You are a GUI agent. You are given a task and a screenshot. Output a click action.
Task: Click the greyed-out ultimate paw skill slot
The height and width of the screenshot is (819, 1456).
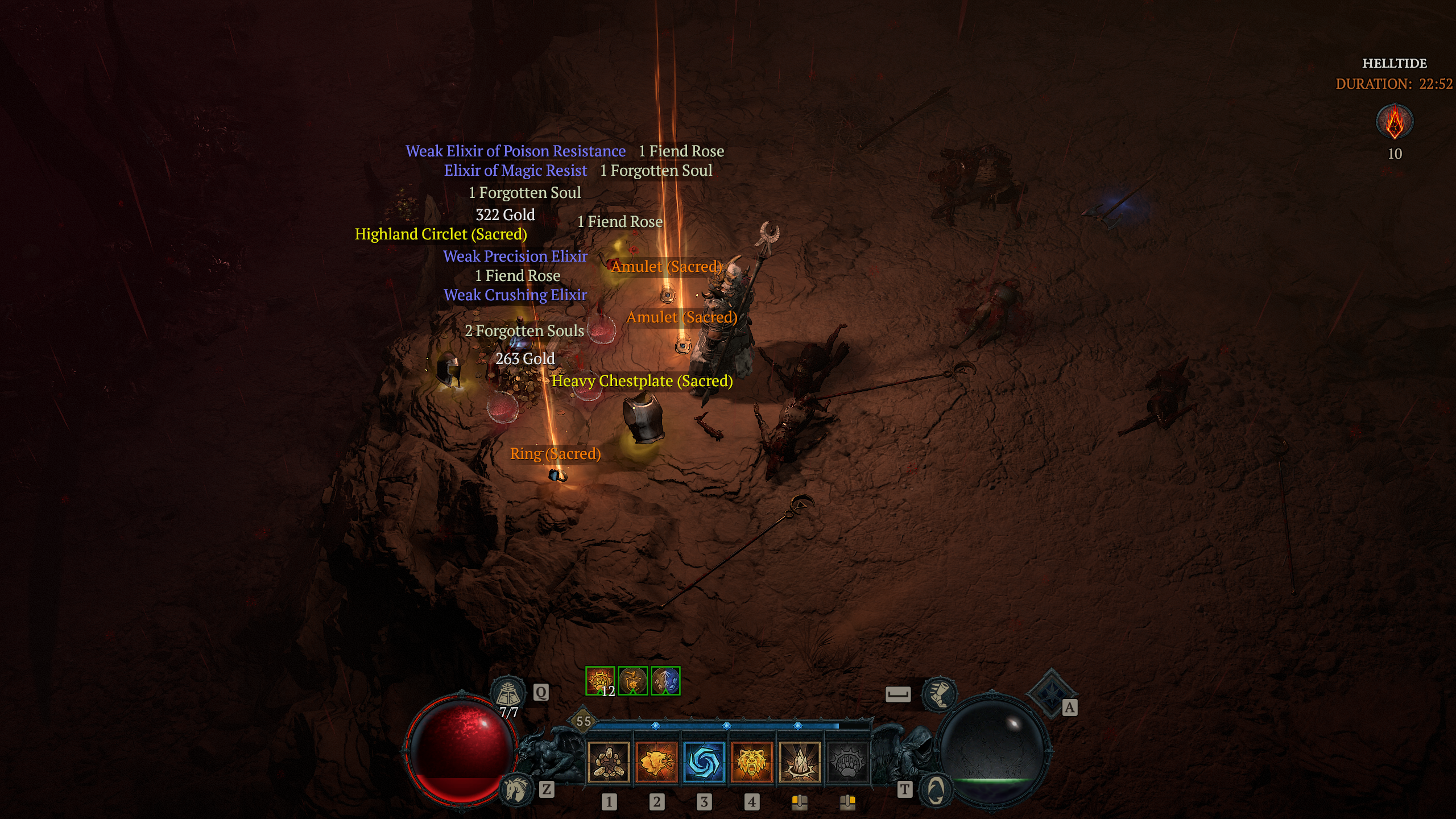click(849, 764)
